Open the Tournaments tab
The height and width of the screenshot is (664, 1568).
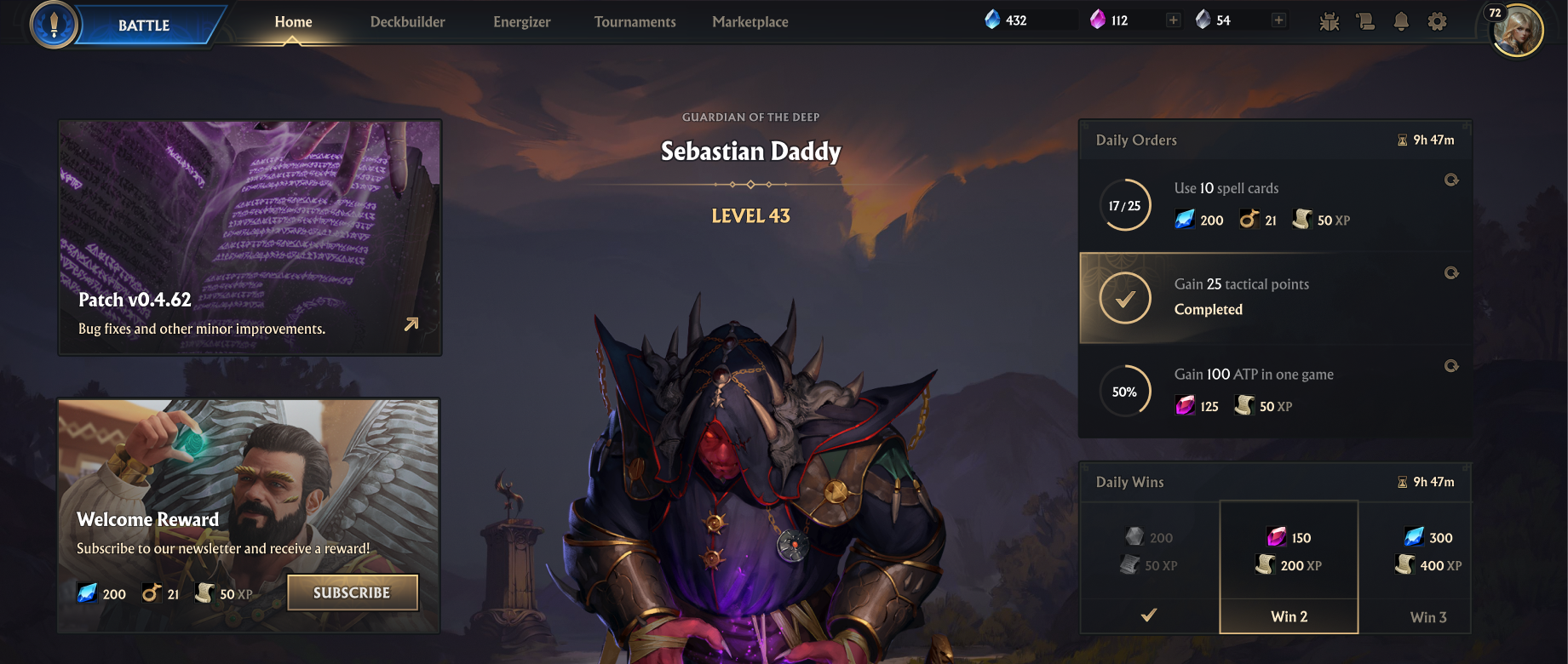[x=635, y=22]
